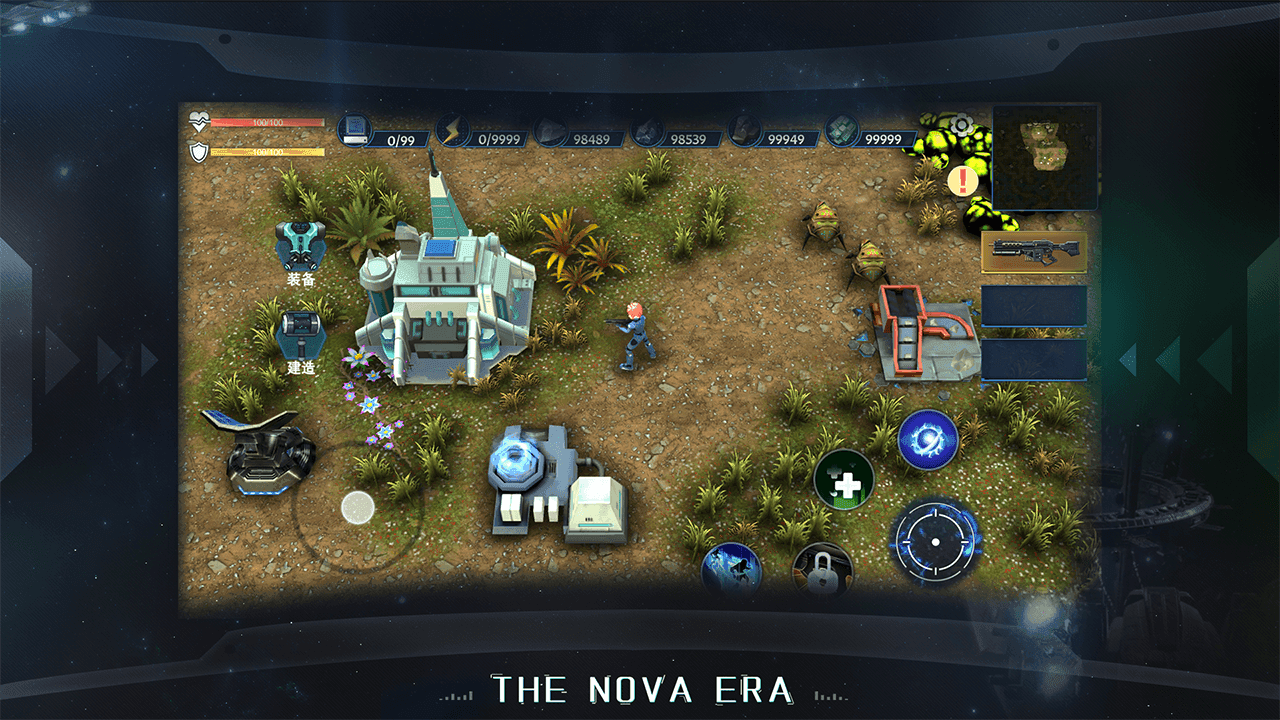1280x720 pixels.
Task: Trigger the blue dash sprint skill
Action: (731, 571)
